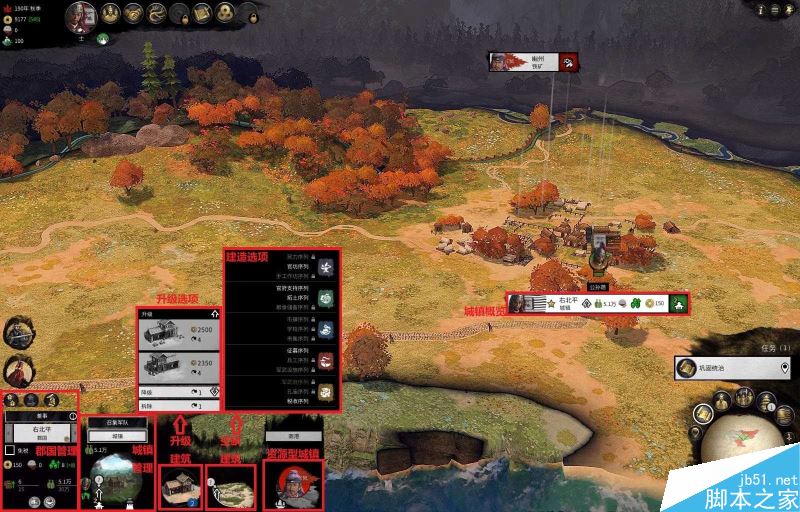Select the 2350-cost building upgrade option
The image size is (800, 512).
179,367
